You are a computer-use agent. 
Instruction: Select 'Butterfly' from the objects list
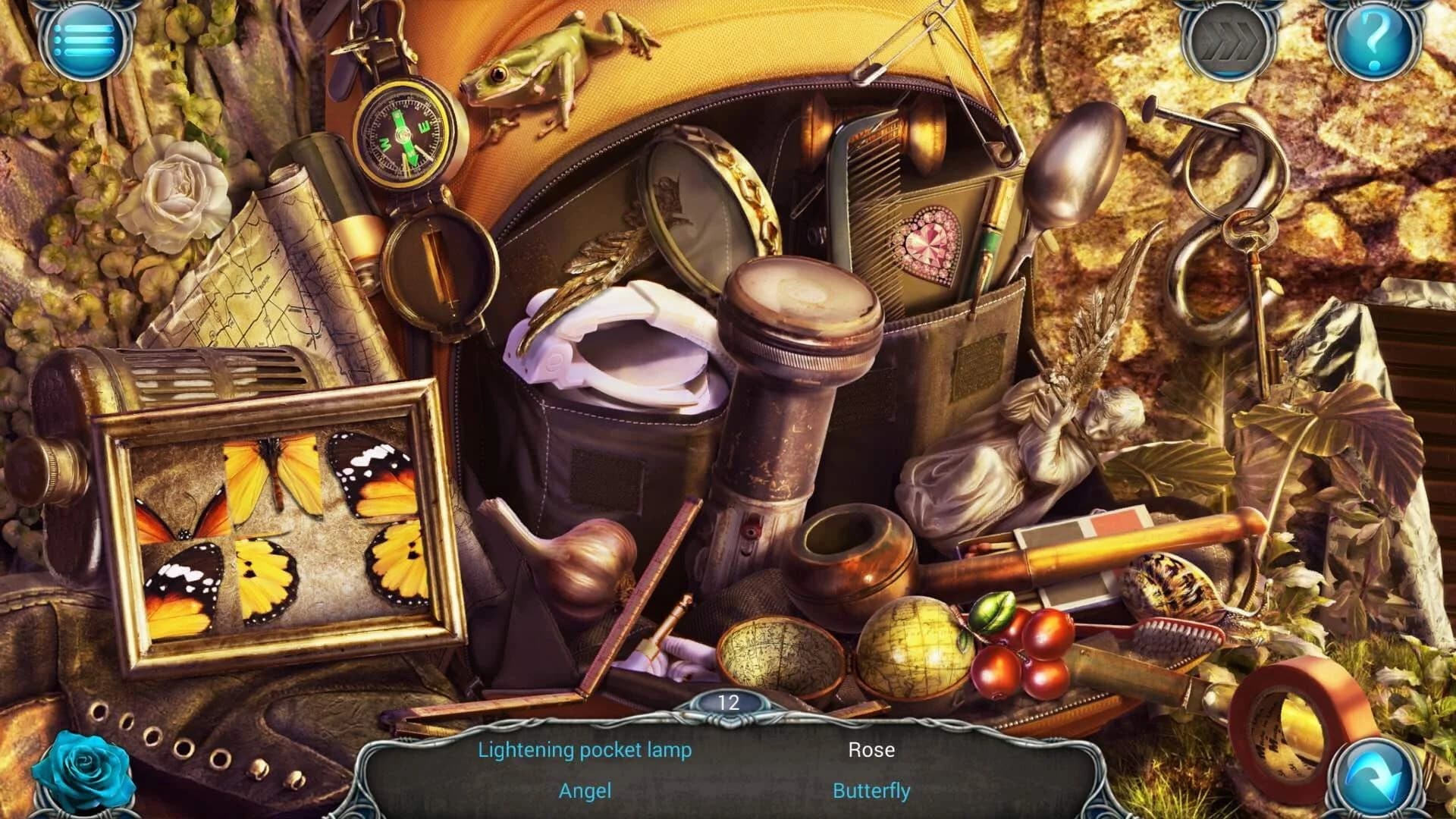[871, 789]
